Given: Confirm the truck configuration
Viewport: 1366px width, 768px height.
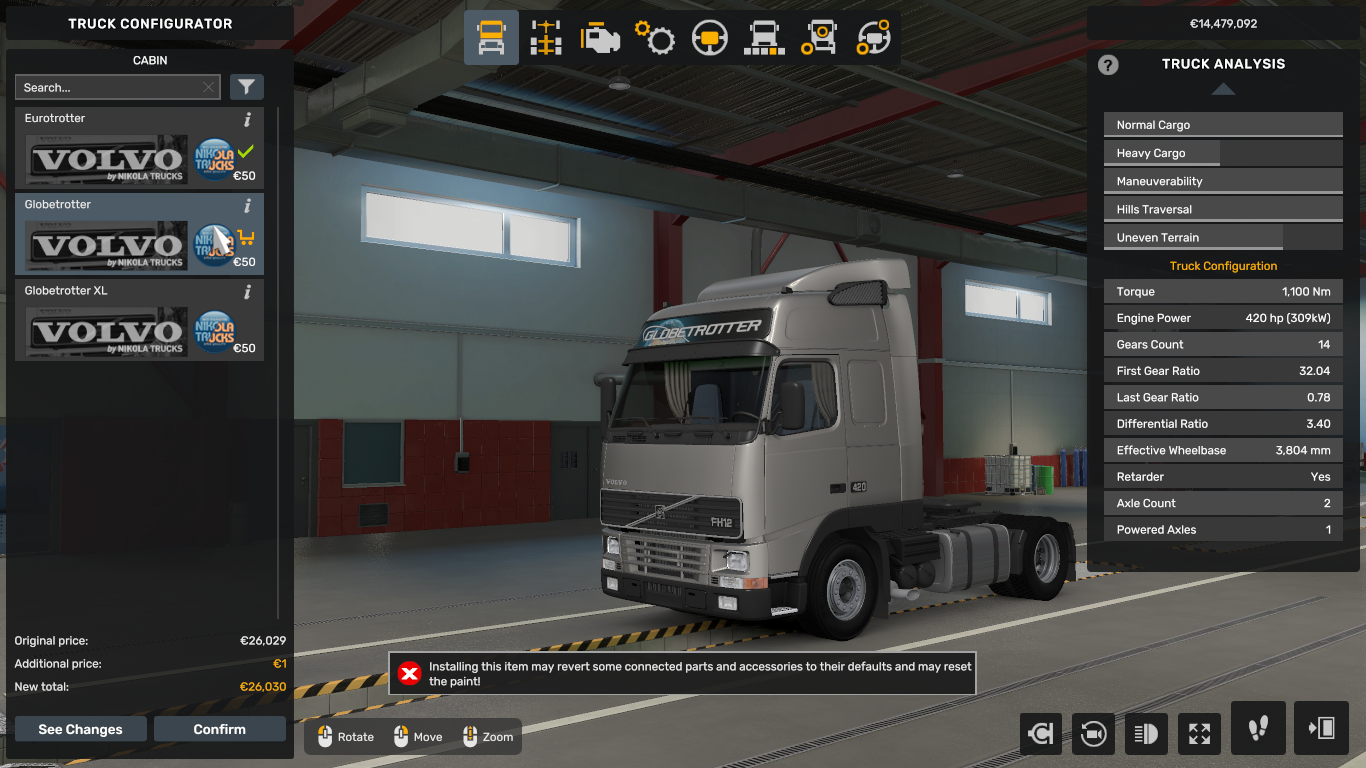Looking at the screenshot, I should (x=219, y=729).
